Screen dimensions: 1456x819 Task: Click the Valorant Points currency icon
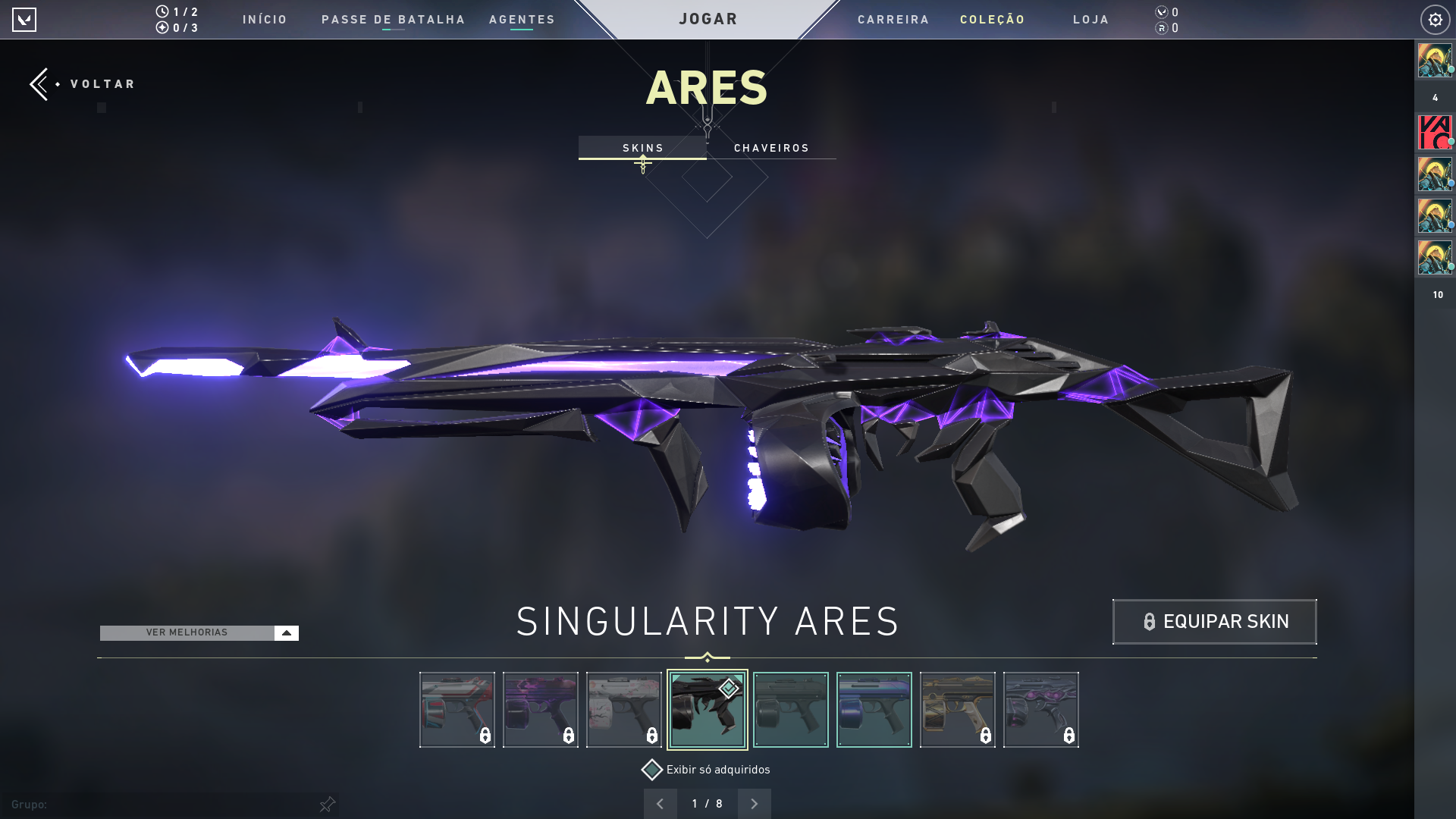[1160, 12]
